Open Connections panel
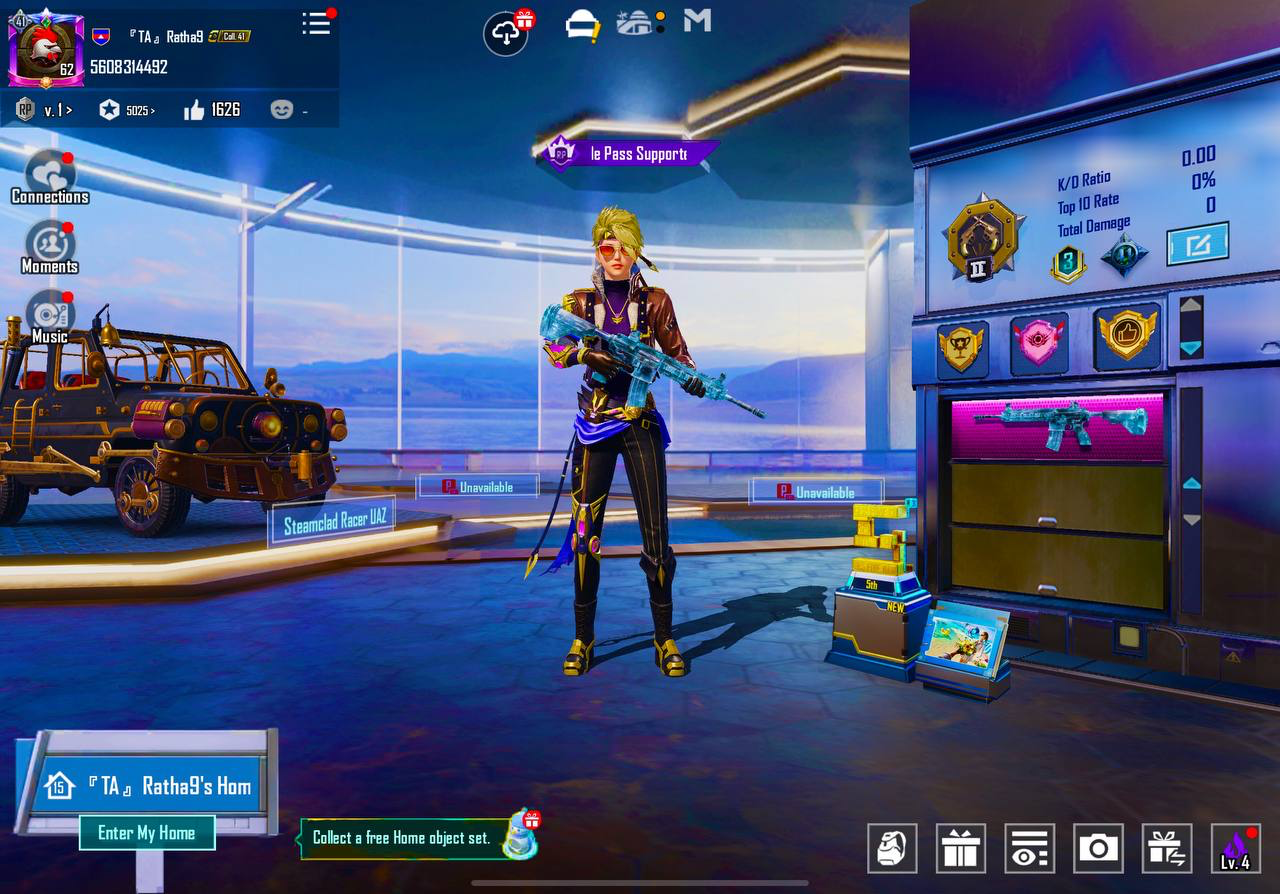1280x894 pixels. click(x=49, y=177)
